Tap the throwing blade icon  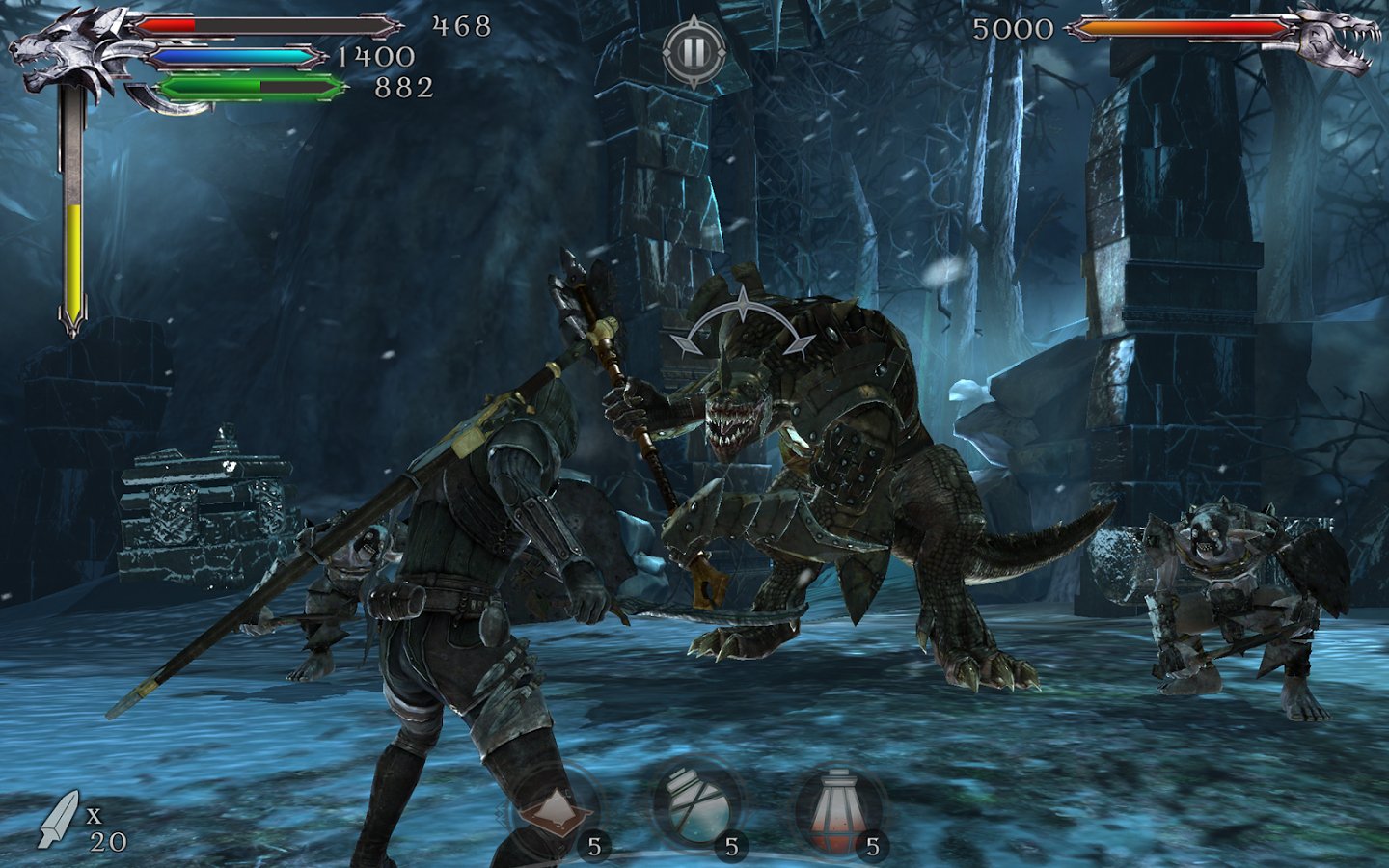click(58, 819)
